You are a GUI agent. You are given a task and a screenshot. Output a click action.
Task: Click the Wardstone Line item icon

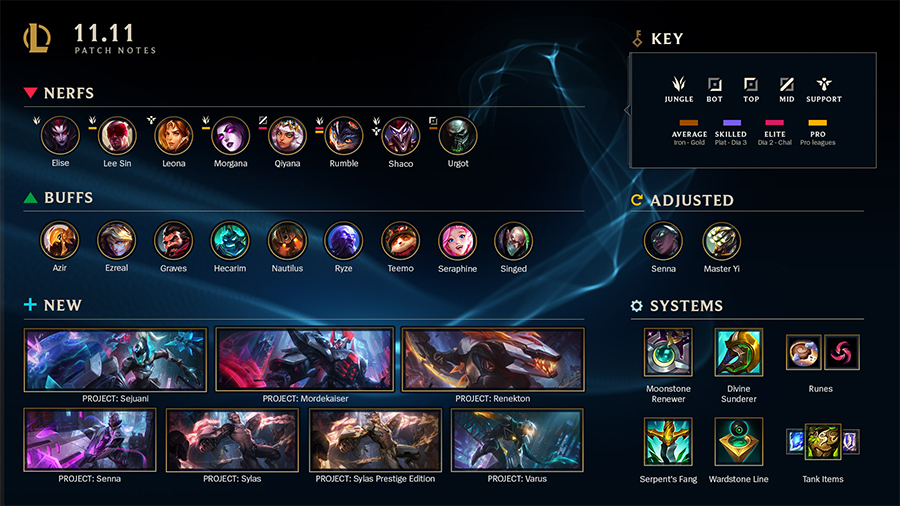pos(739,442)
